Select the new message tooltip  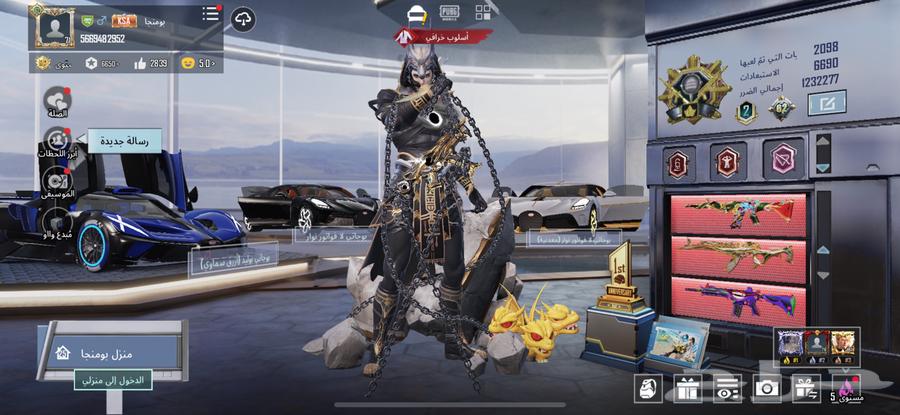coord(125,143)
